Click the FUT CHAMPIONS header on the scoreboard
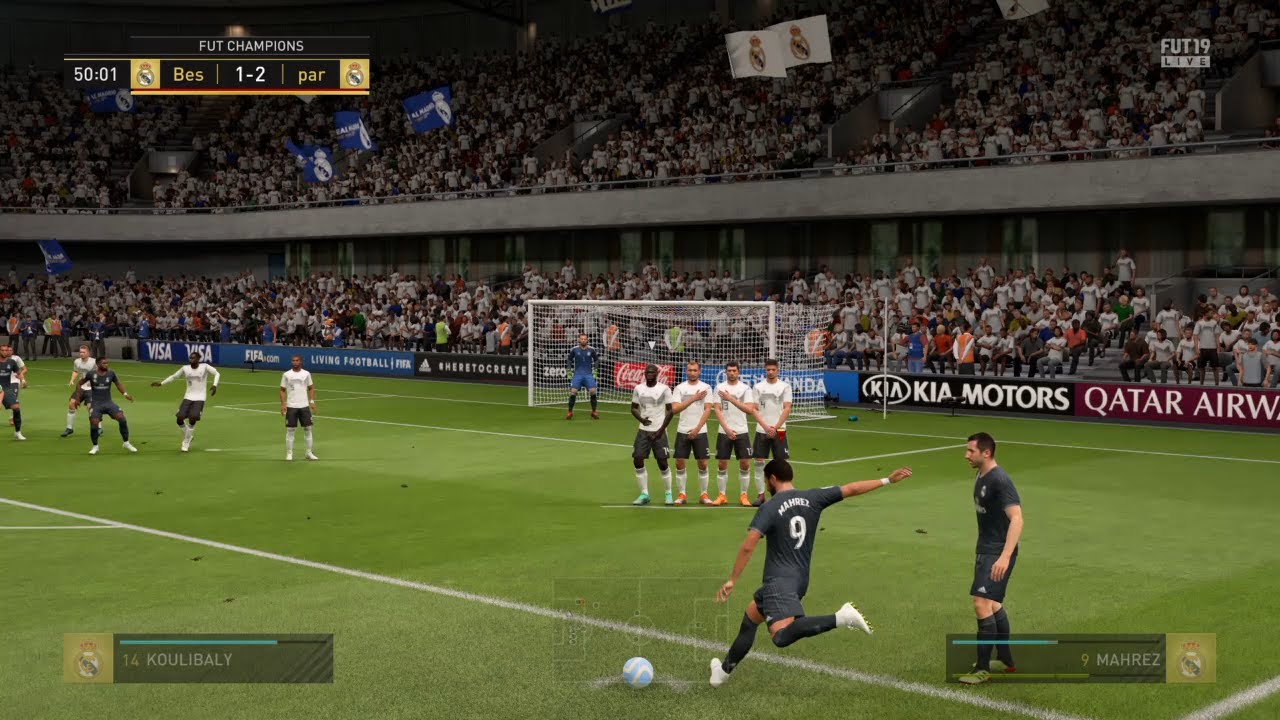Image resolution: width=1280 pixels, height=720 pixels. coord(250,45)
